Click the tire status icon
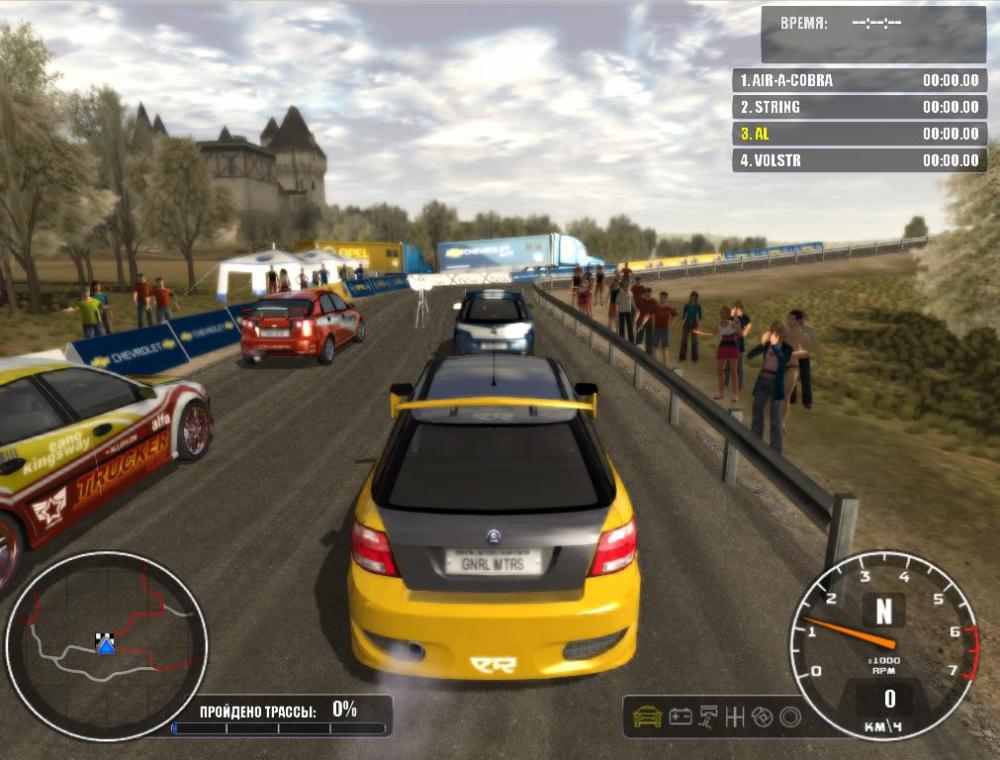This screenshot has height=760, width=1000. 790,716
